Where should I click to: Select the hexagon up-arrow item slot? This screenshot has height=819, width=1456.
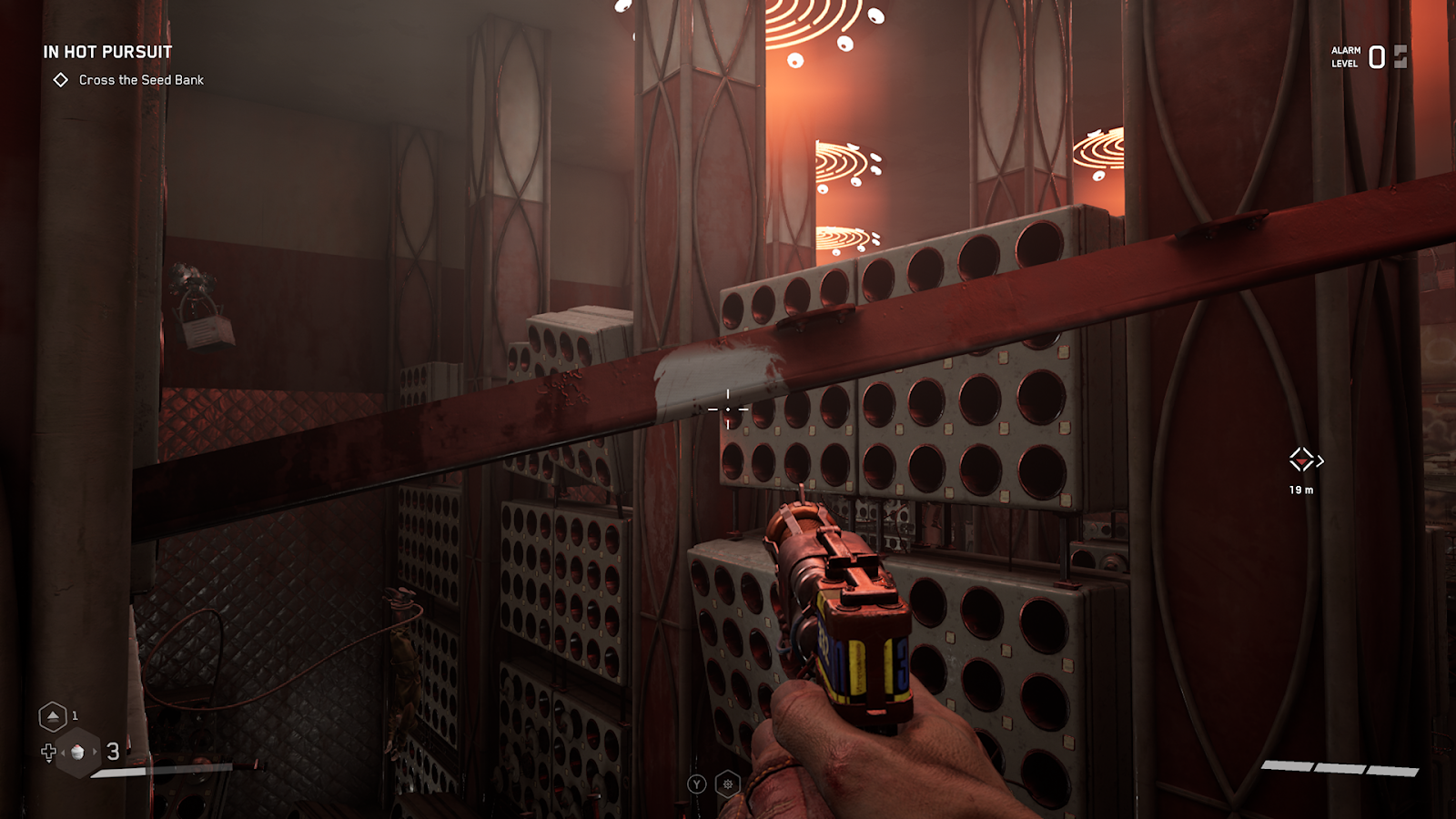53,717
